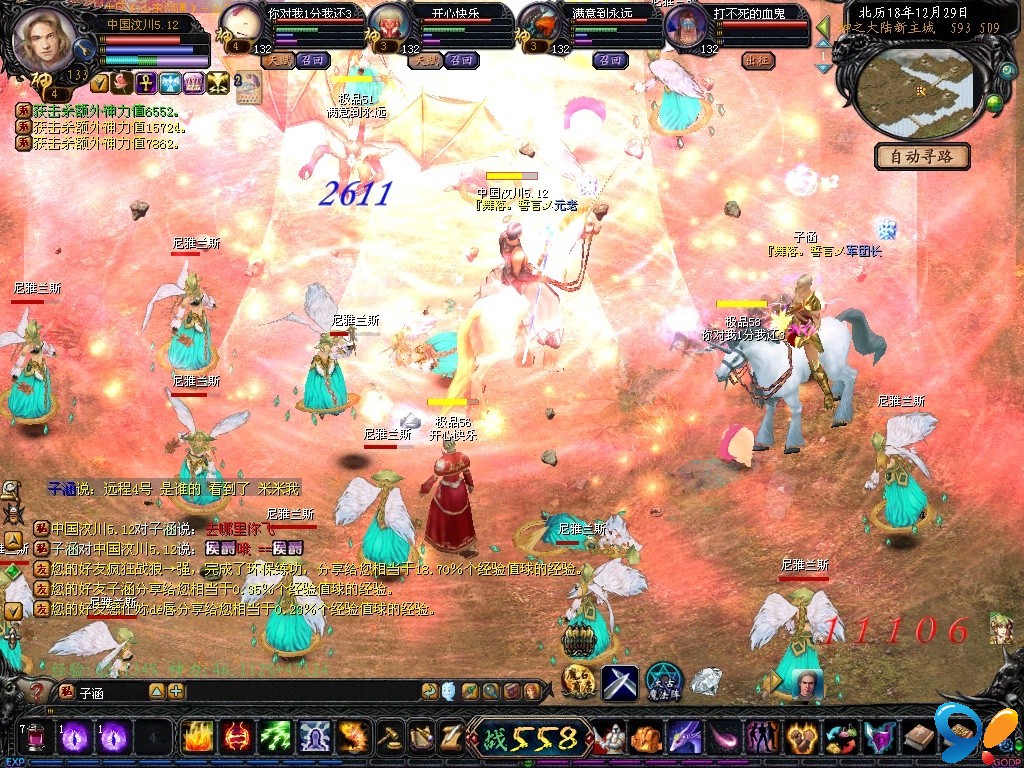Screen dimensions: 1024x768
Task: Click the golden ankh buff icon
Action: click(x=143, y=82)
